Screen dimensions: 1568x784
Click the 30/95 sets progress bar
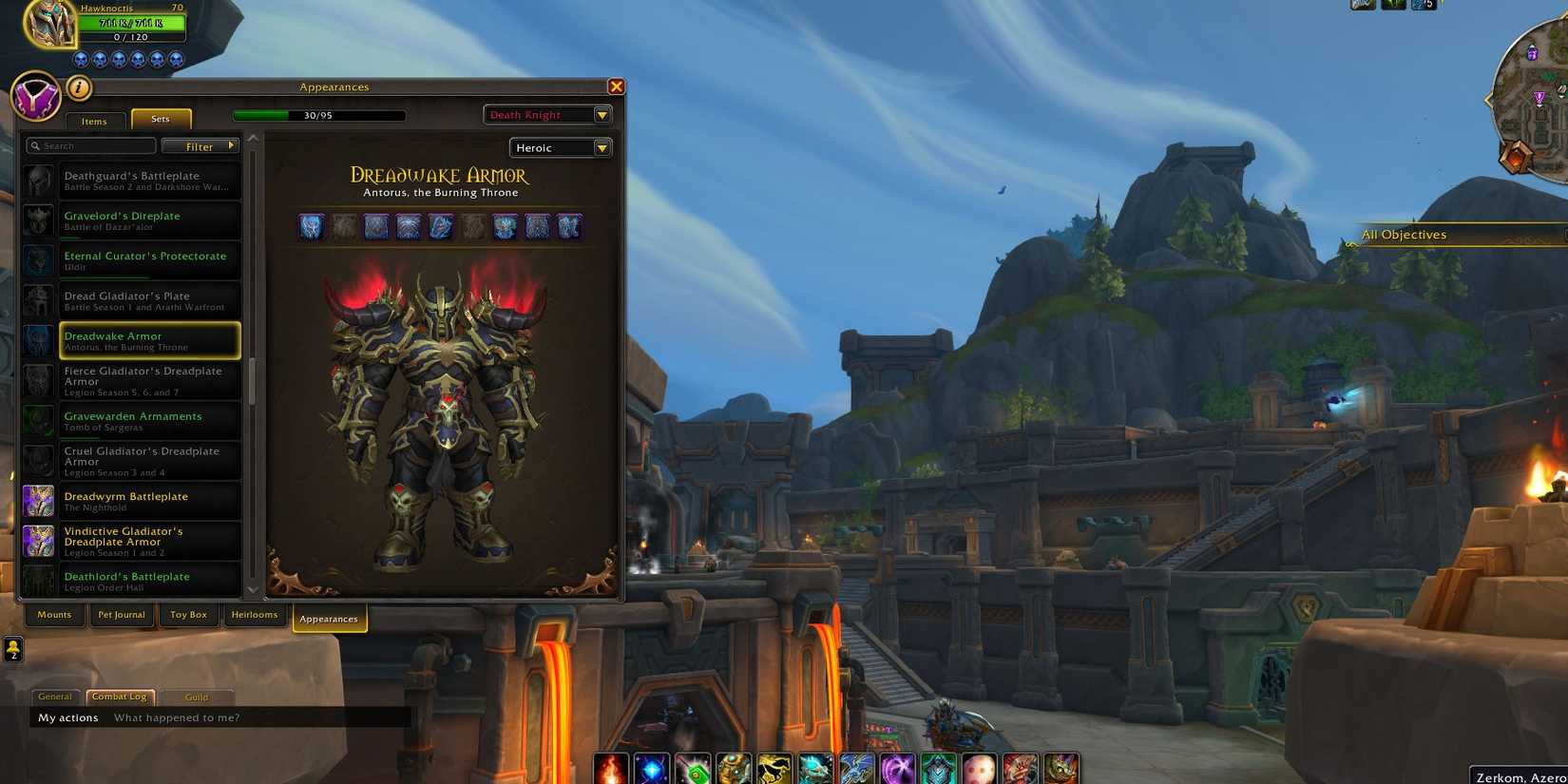click(x=318, y=114)
